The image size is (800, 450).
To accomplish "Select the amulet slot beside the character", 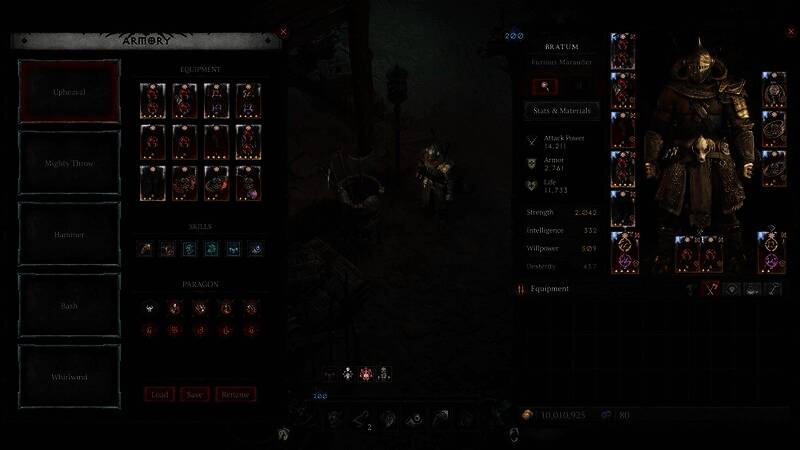I will tap(773, 90).
